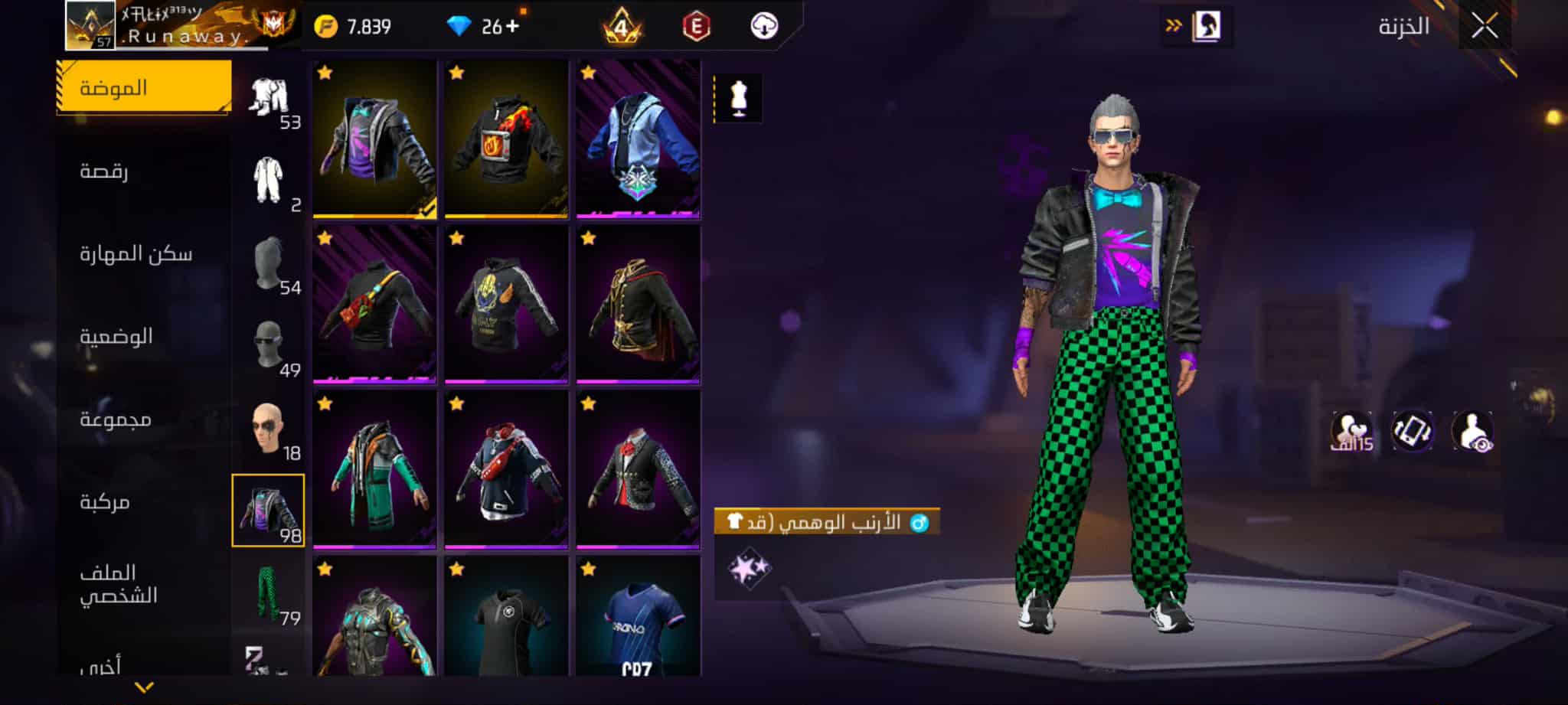Go to the مركبة vehicle tab

tap(105, 501)
